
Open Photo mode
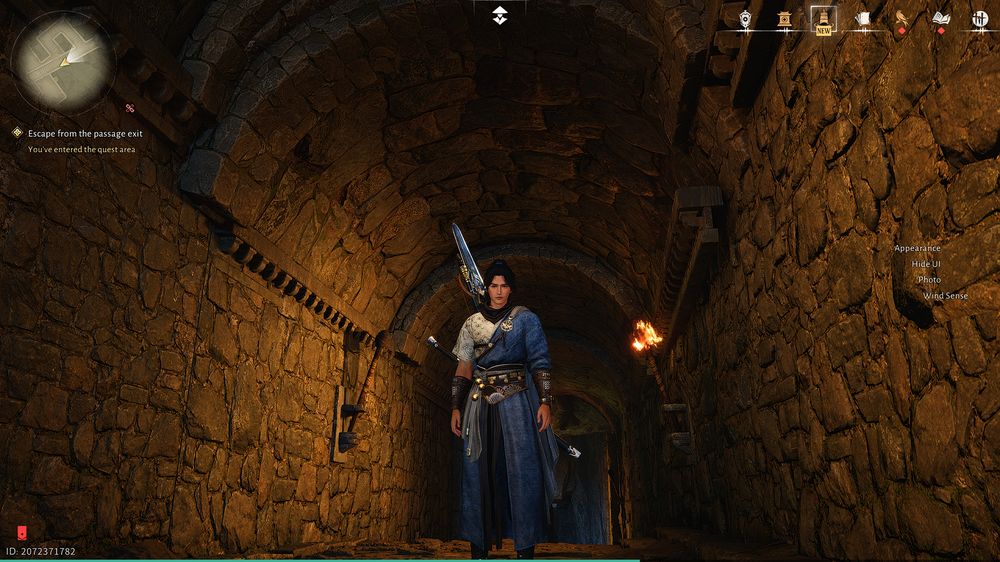pos(929,280)
